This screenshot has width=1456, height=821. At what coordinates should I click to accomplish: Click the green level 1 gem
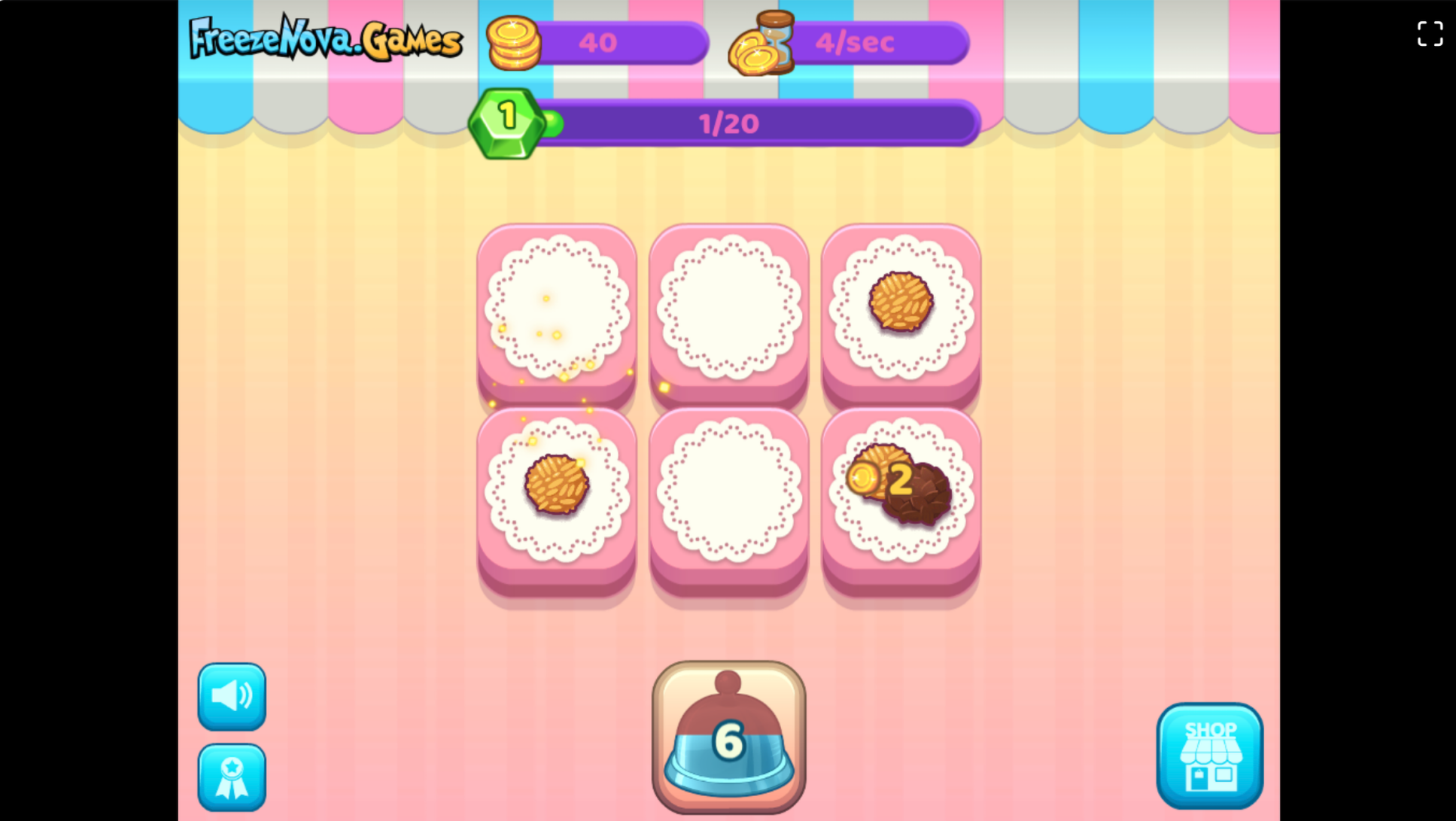506,120
